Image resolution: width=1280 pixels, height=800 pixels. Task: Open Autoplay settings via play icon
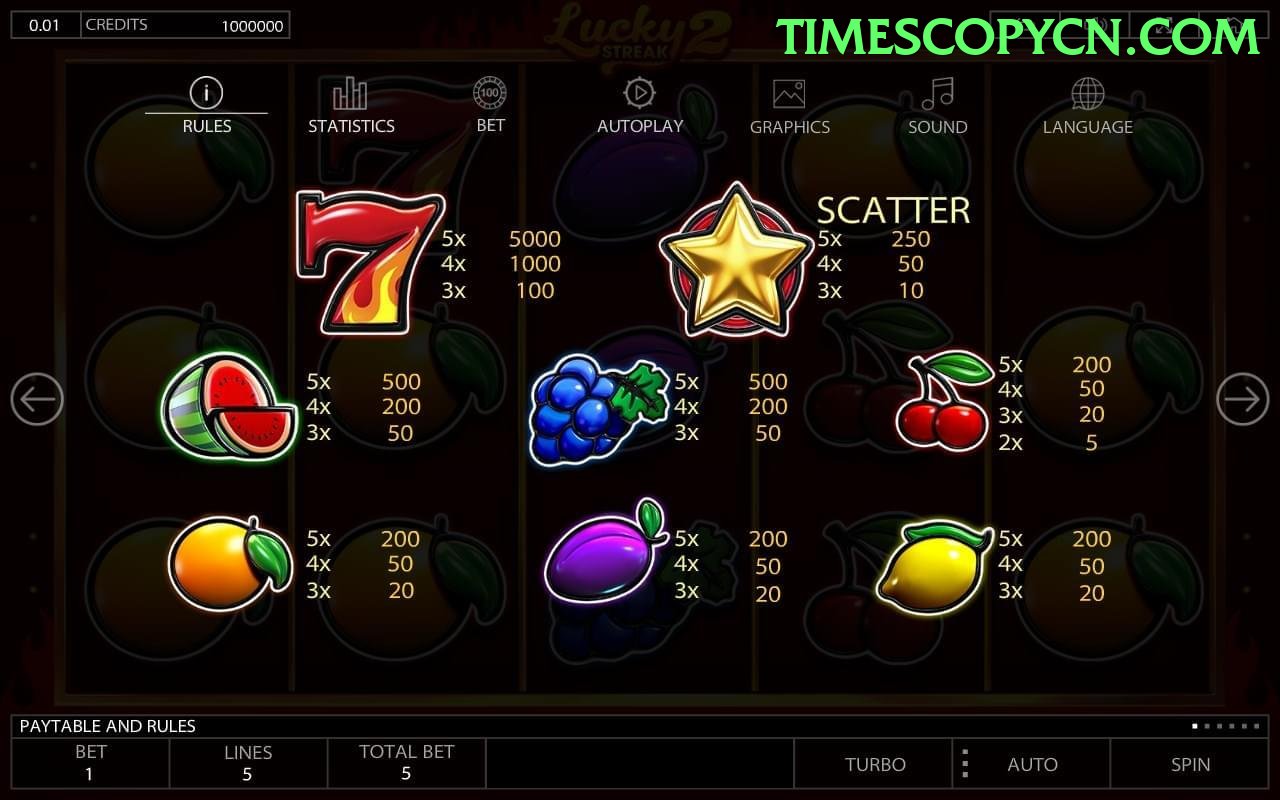639,92
